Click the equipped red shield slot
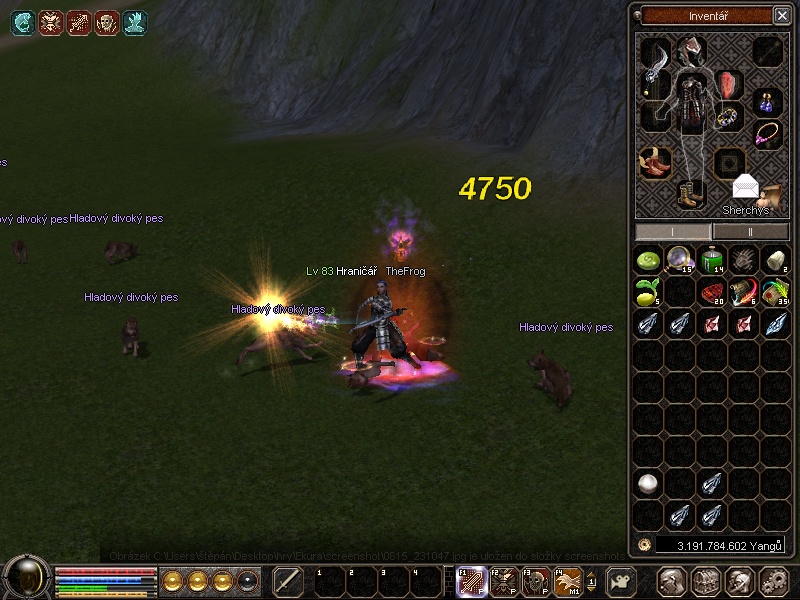This screenshot has width=800, height=600. click(x=726, y=84)
